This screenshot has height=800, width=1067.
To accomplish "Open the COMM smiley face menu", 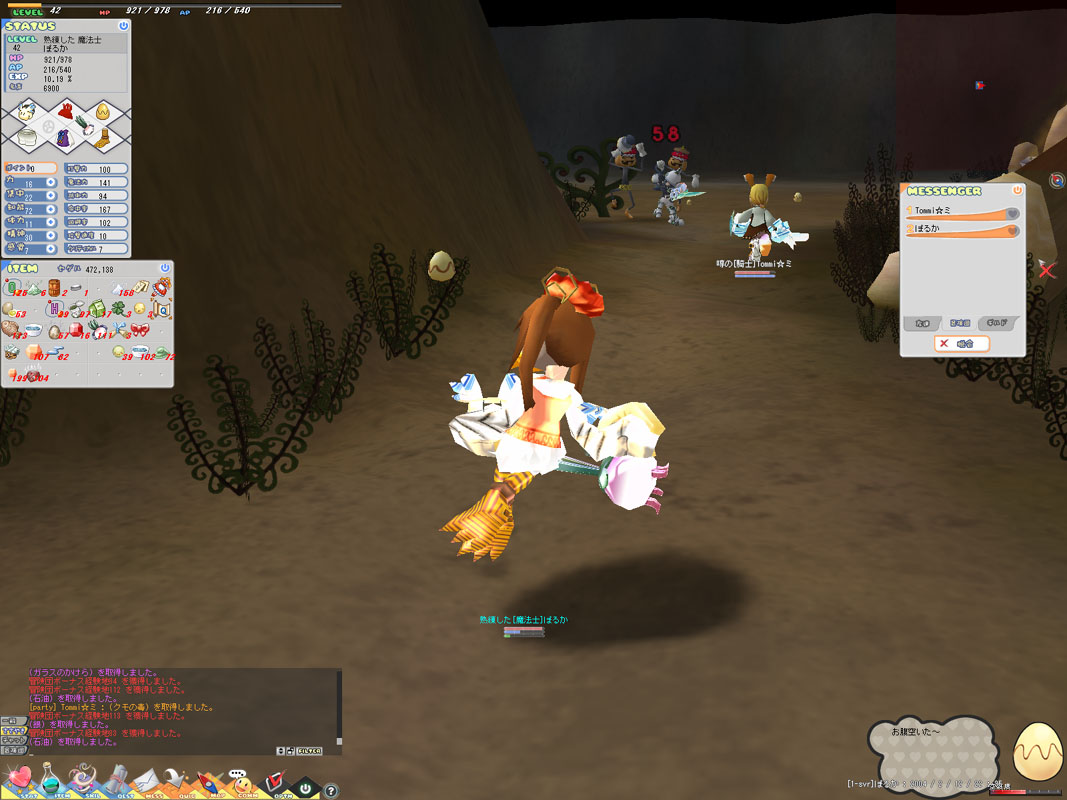I will 241,781.
